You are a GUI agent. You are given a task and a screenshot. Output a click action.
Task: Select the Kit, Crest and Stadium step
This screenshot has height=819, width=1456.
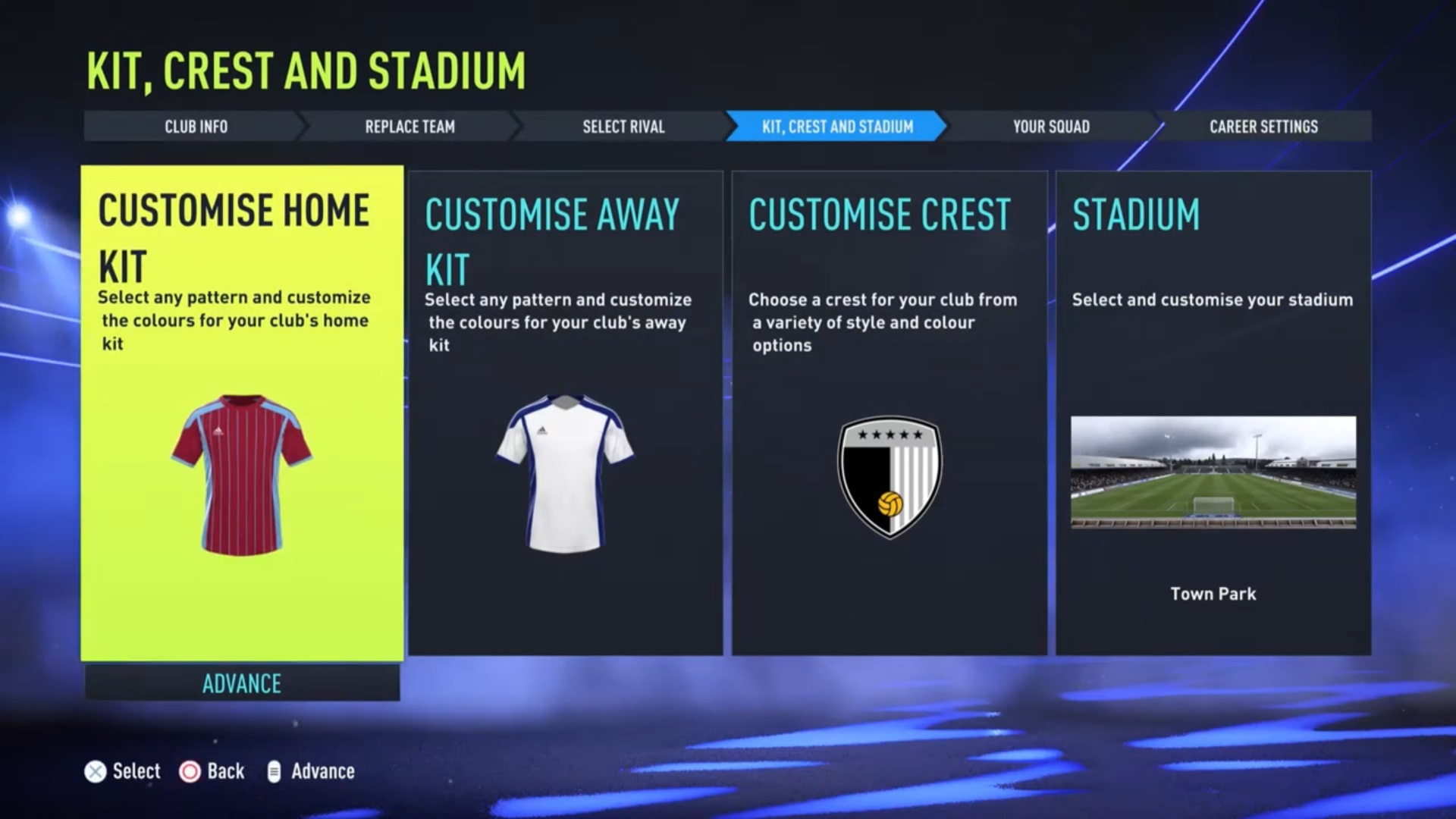tap(837, 127)
